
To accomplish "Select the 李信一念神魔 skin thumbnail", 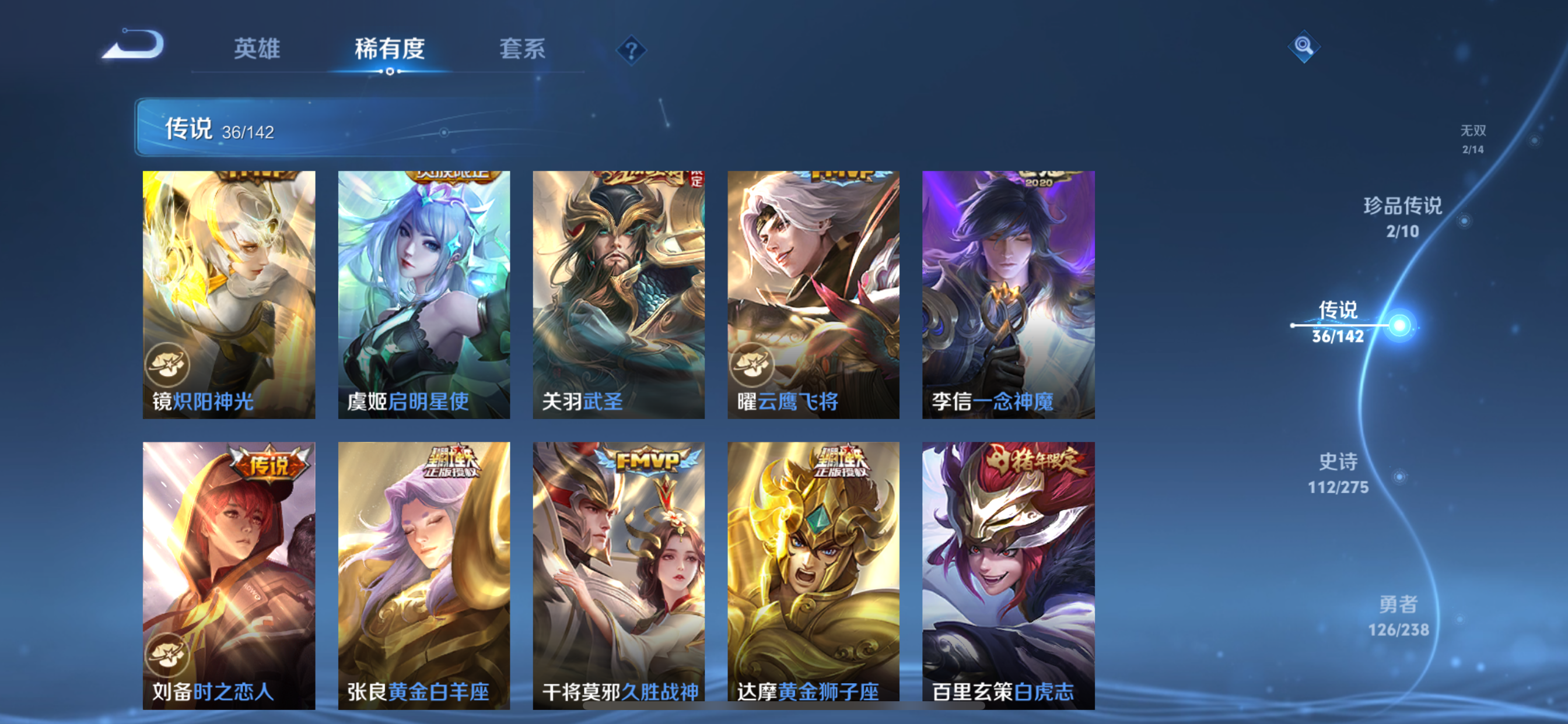I will click(1009, 294).
